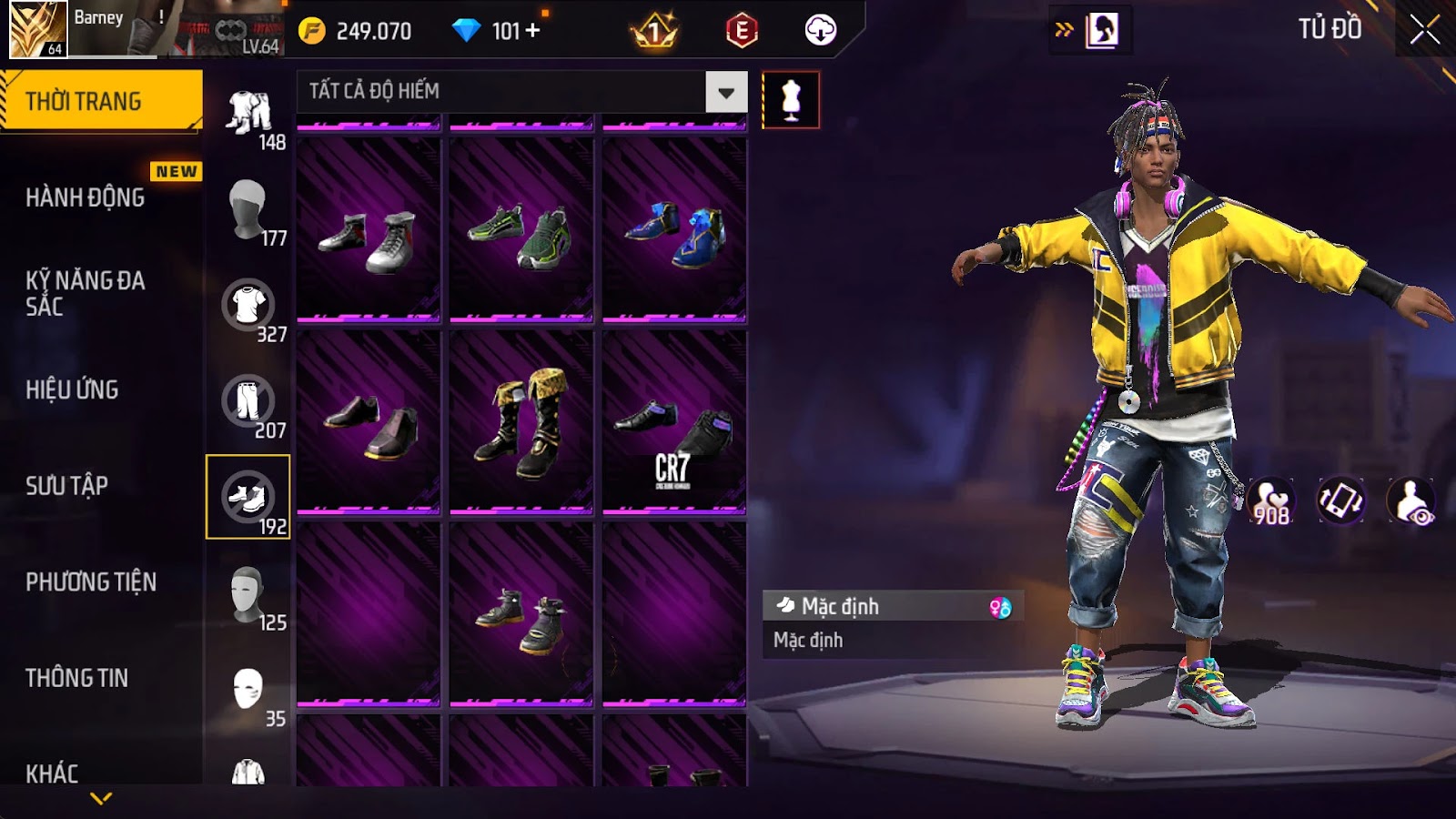Viewport: 1456px width, 819px height.
Task: Add diamonds with the plus button
Action: click(533, 31)
